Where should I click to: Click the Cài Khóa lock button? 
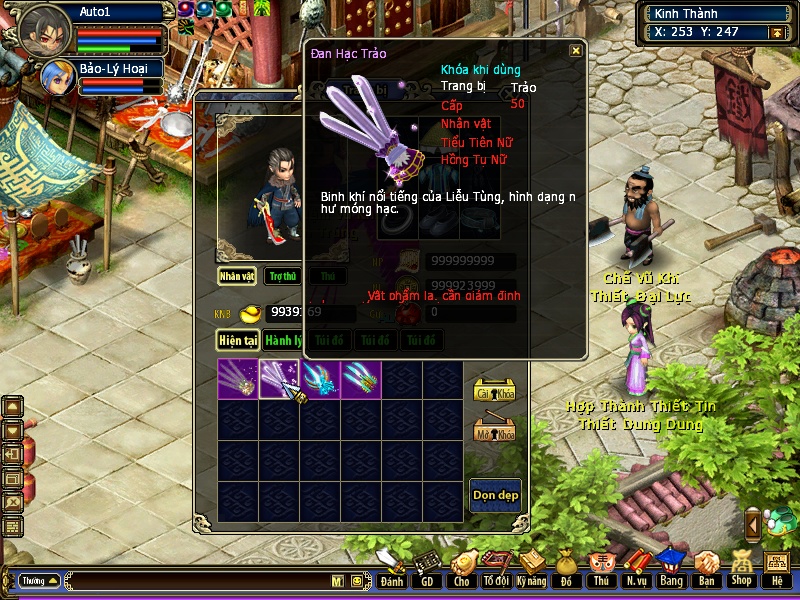493,391
